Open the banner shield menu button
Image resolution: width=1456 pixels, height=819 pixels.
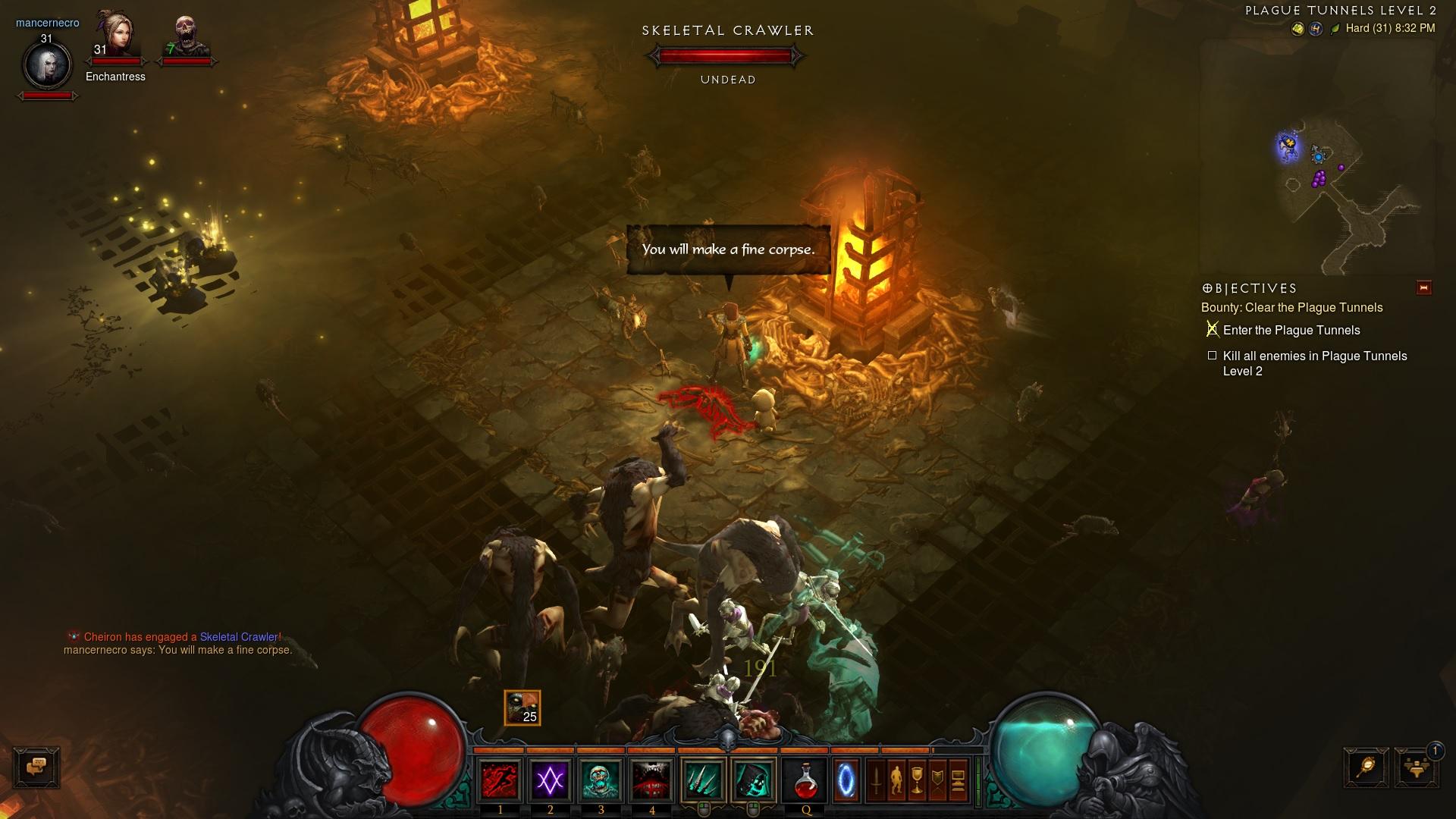point(937,780)
